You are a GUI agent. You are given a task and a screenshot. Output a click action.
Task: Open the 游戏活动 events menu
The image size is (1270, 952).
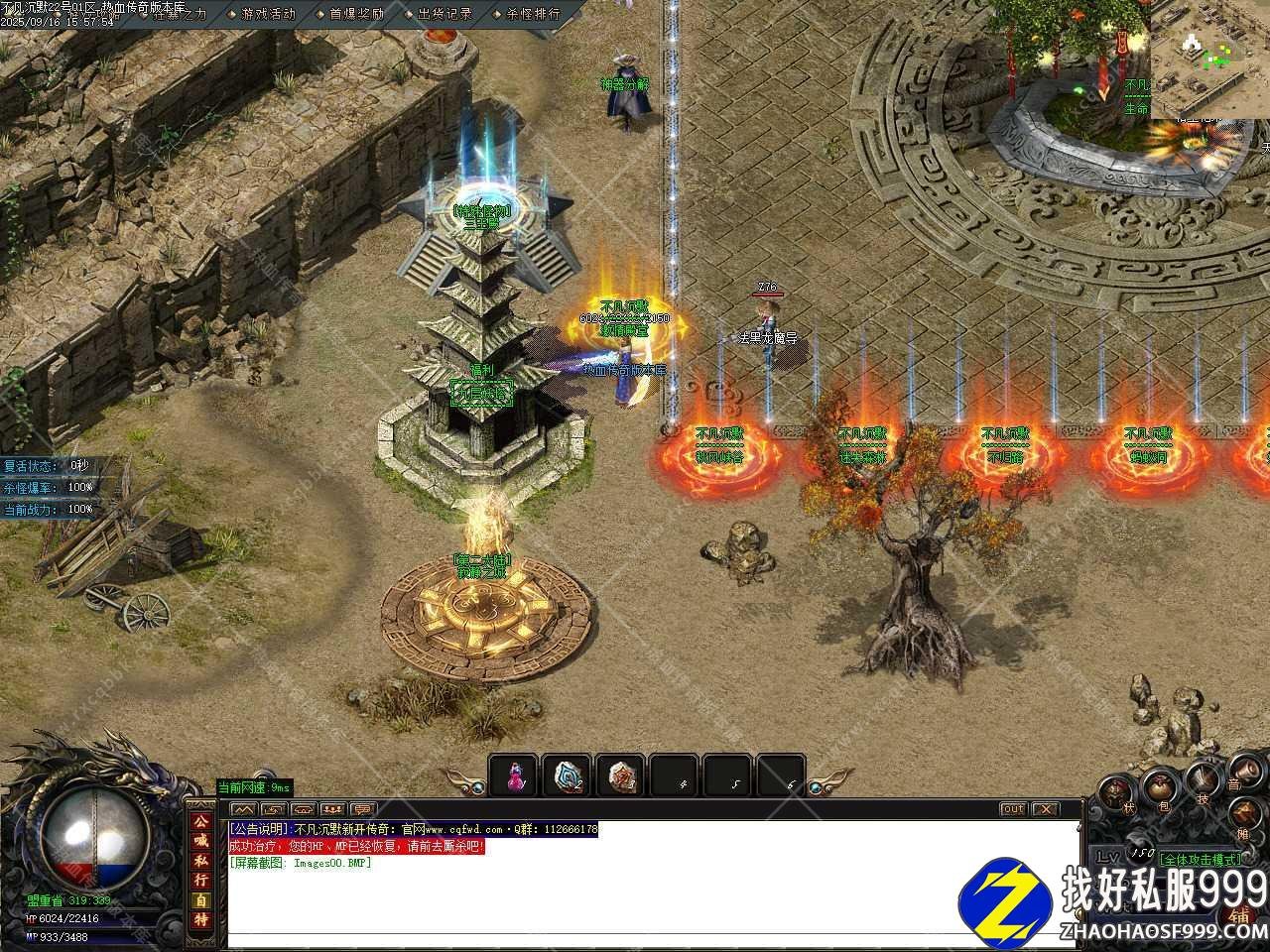pyautogui.click(x=268, y=14)
